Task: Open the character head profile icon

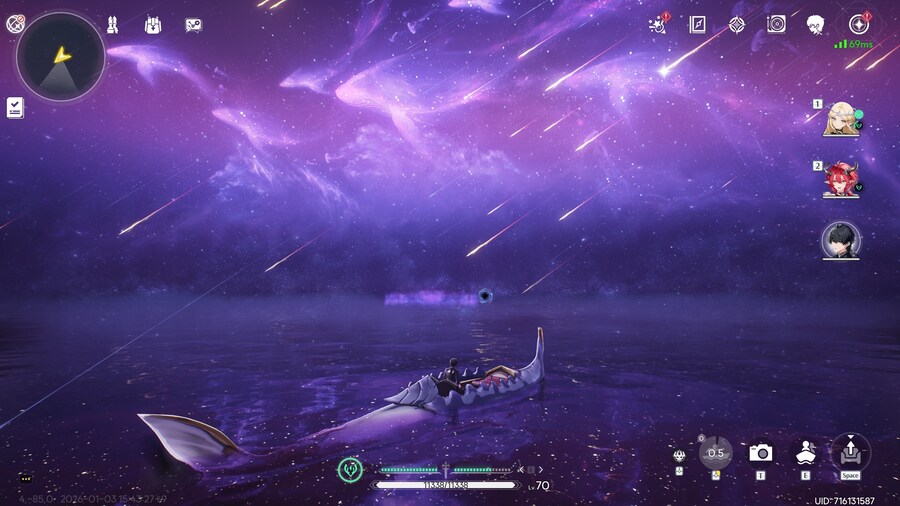Action: [816, 24]
